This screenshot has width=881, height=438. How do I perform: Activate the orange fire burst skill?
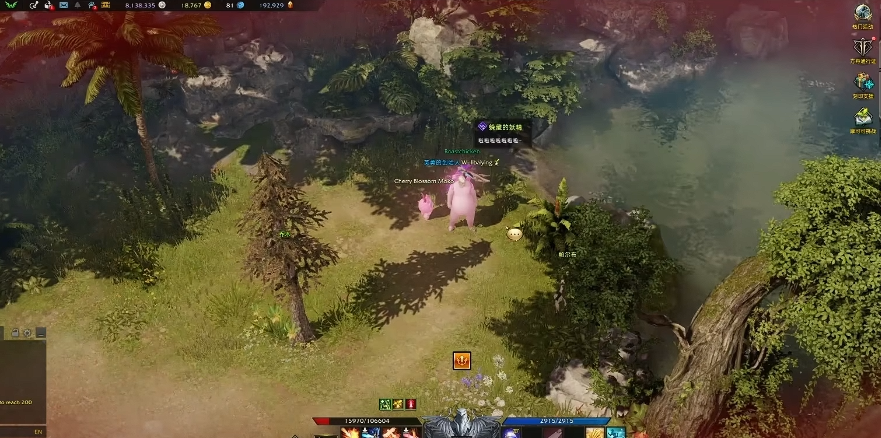[x=351, y=432]
